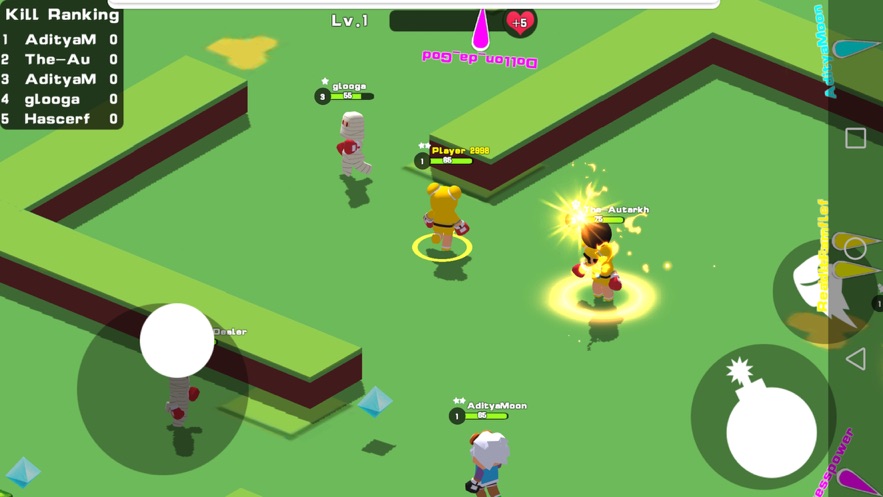The width and height of the screenshot is (883, 497).
Task: Select glooga's row in Kill Ranking
Action: (x=60, y=99)
